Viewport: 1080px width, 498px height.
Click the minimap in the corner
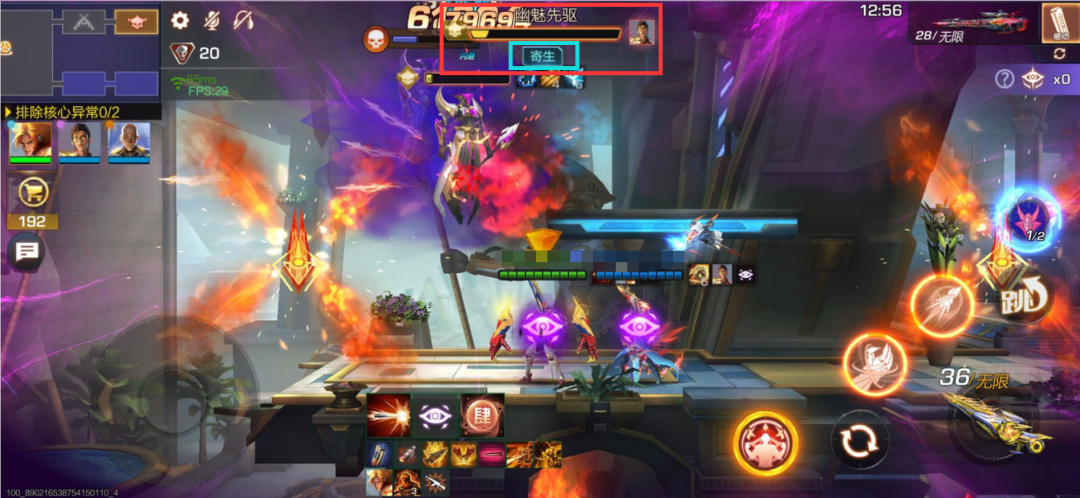click(x=79, y=48)
